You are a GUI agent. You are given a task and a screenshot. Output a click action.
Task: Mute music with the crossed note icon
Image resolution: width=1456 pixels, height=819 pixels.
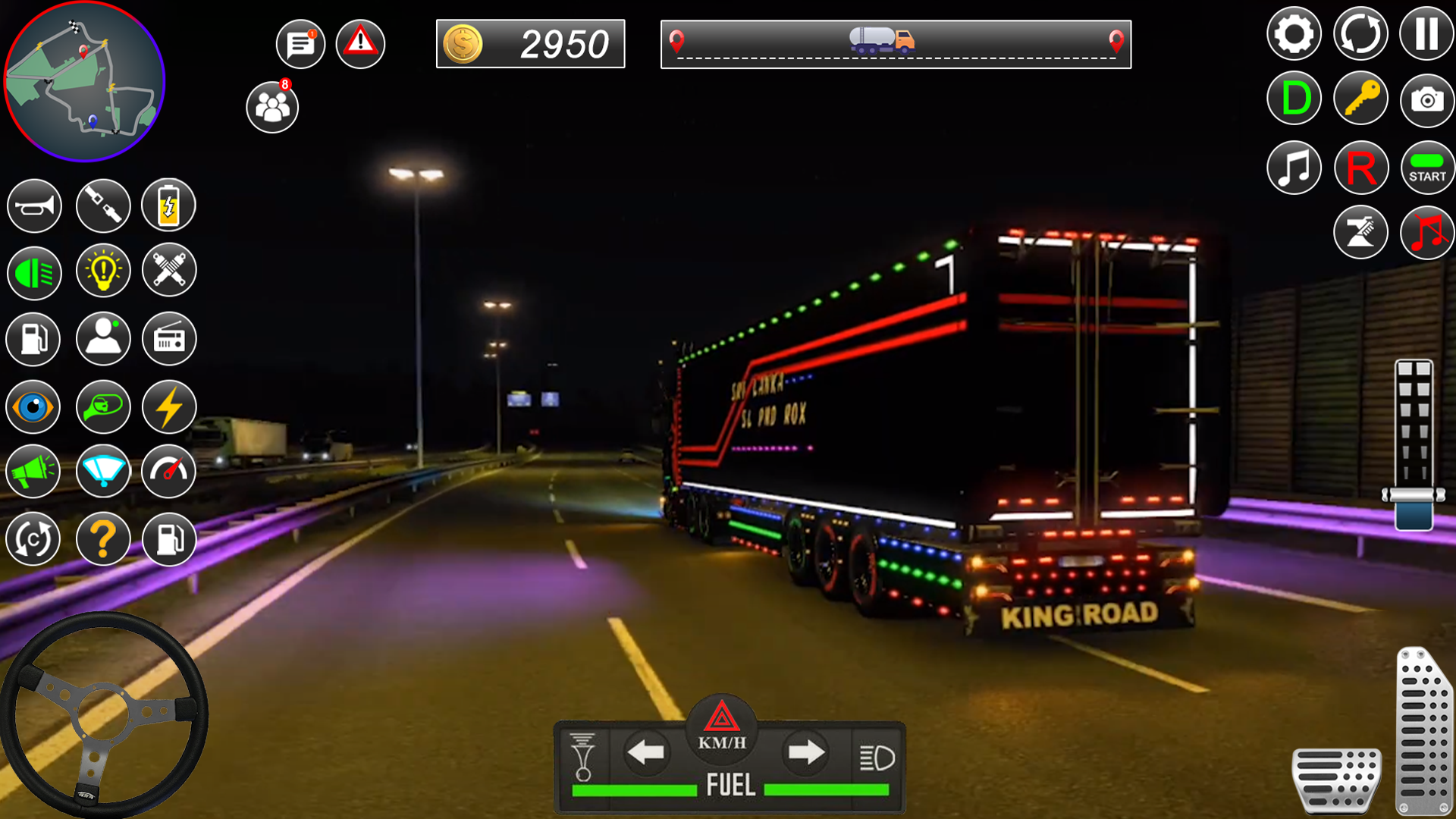click(1426, 232)
